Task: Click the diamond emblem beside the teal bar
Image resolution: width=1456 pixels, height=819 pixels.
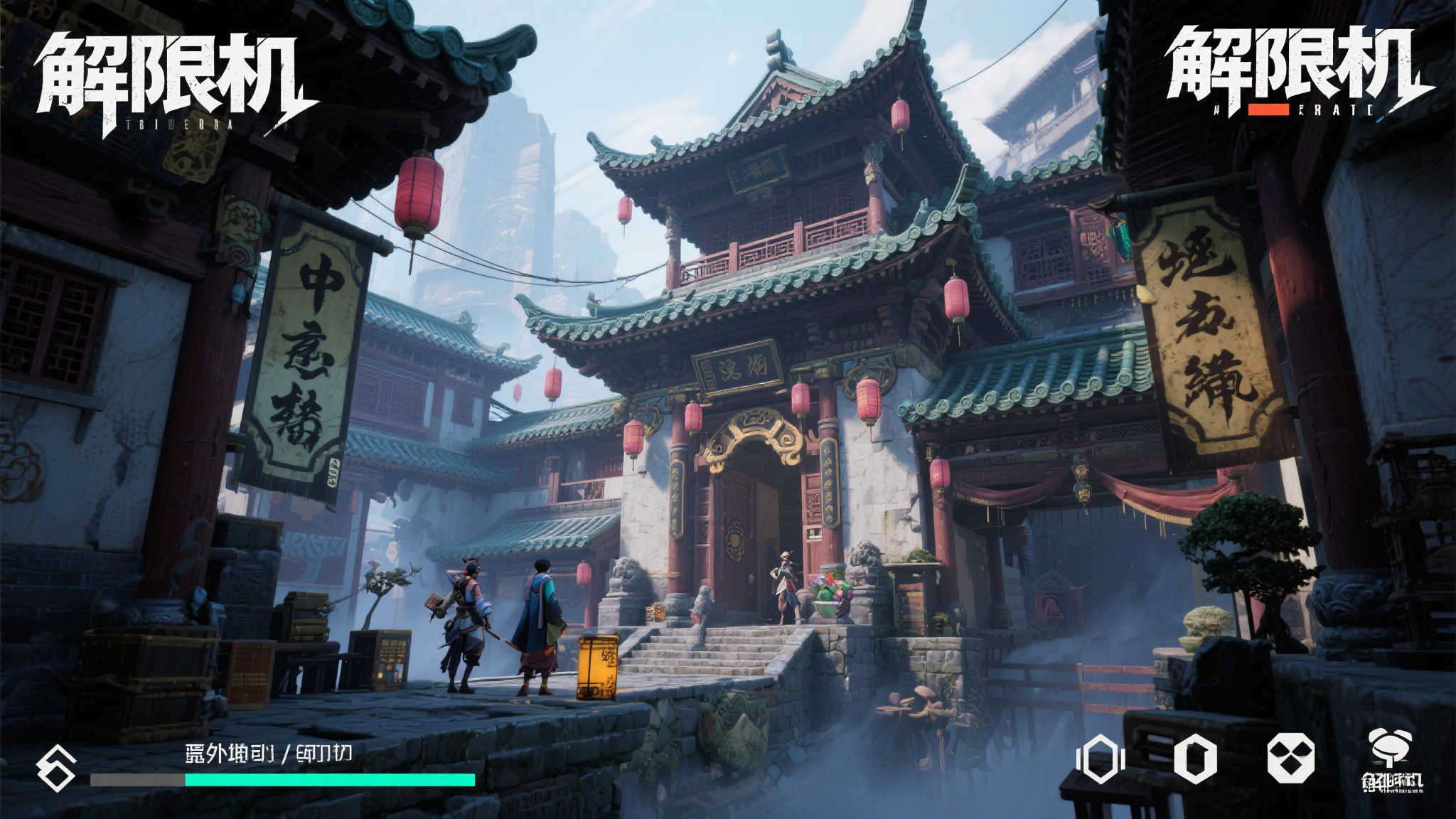Action: [57, 768]
